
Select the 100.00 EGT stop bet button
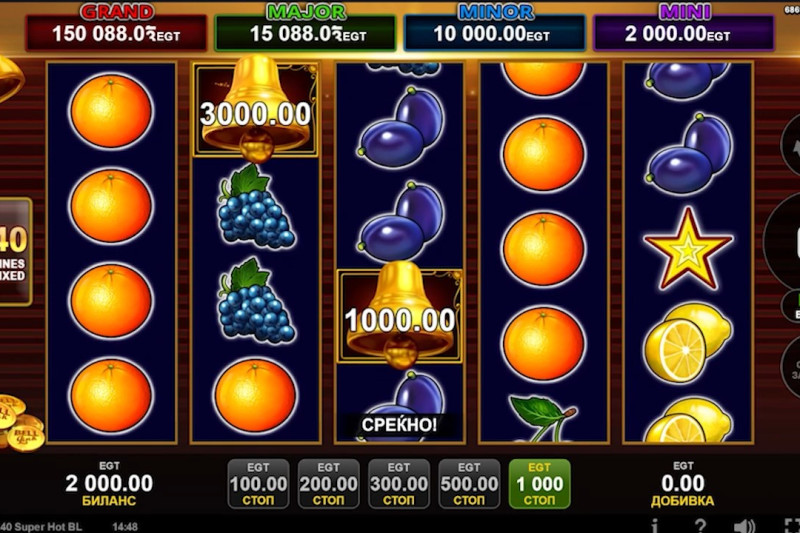(x=258, y=484)
